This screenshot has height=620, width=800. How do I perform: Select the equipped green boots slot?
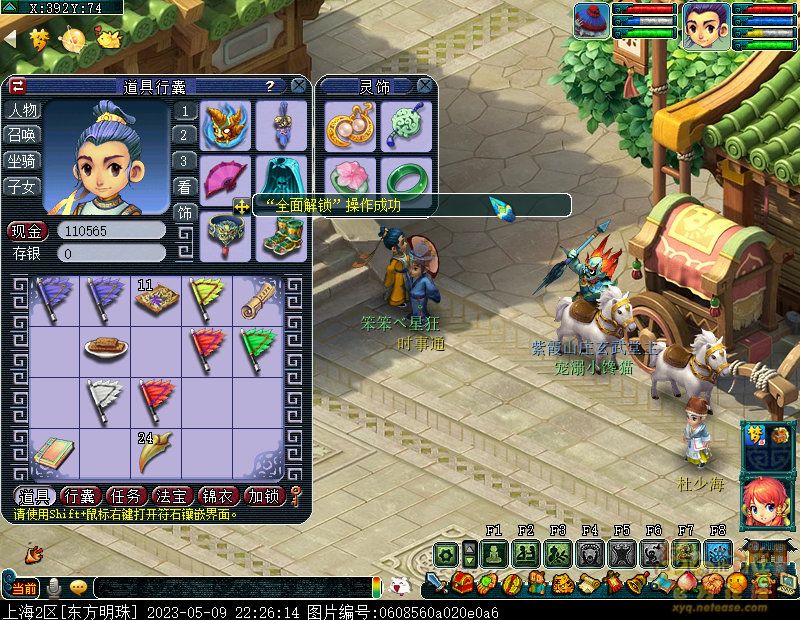pyautogui.click(x=281, y=234)
